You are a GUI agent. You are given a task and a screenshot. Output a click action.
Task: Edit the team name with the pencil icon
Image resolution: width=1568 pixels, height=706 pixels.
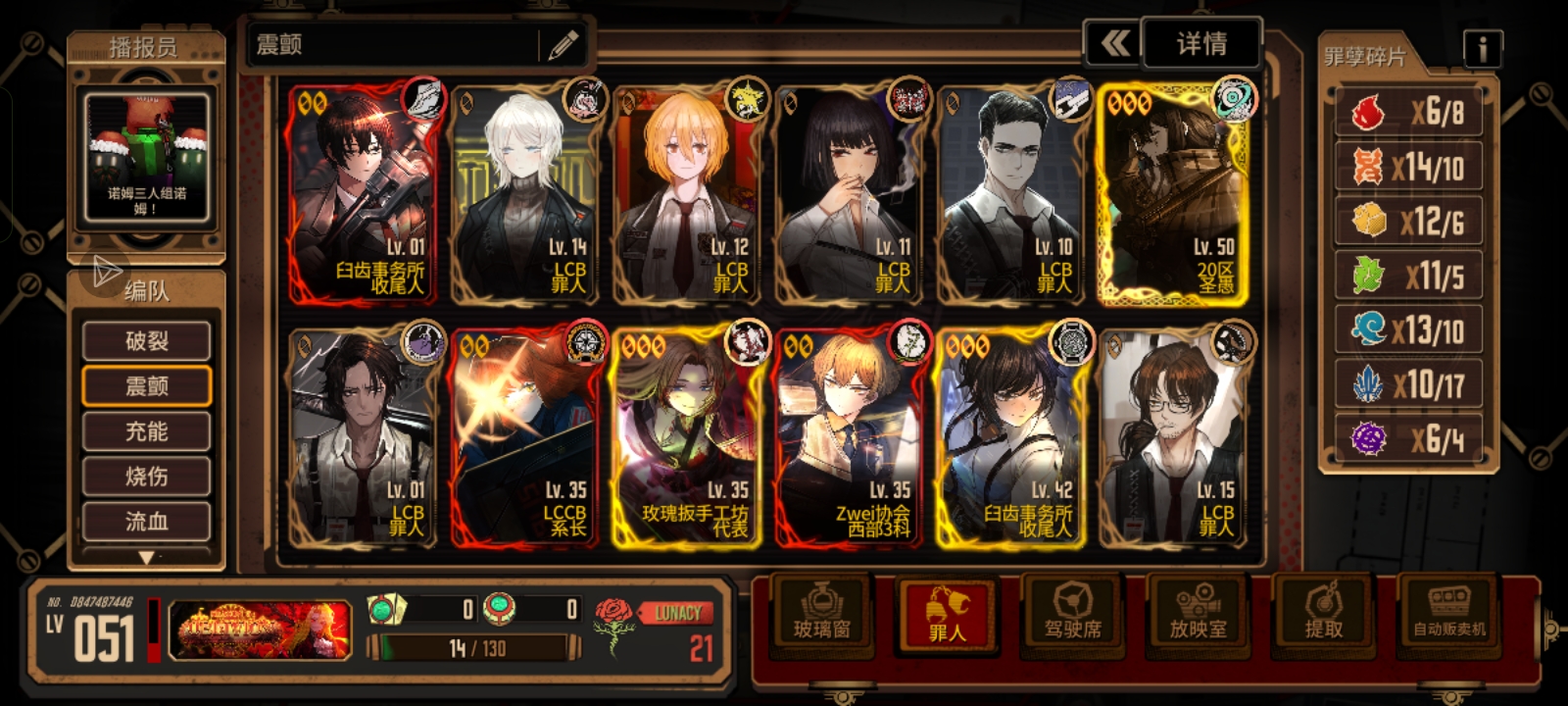tap(563, 45)
